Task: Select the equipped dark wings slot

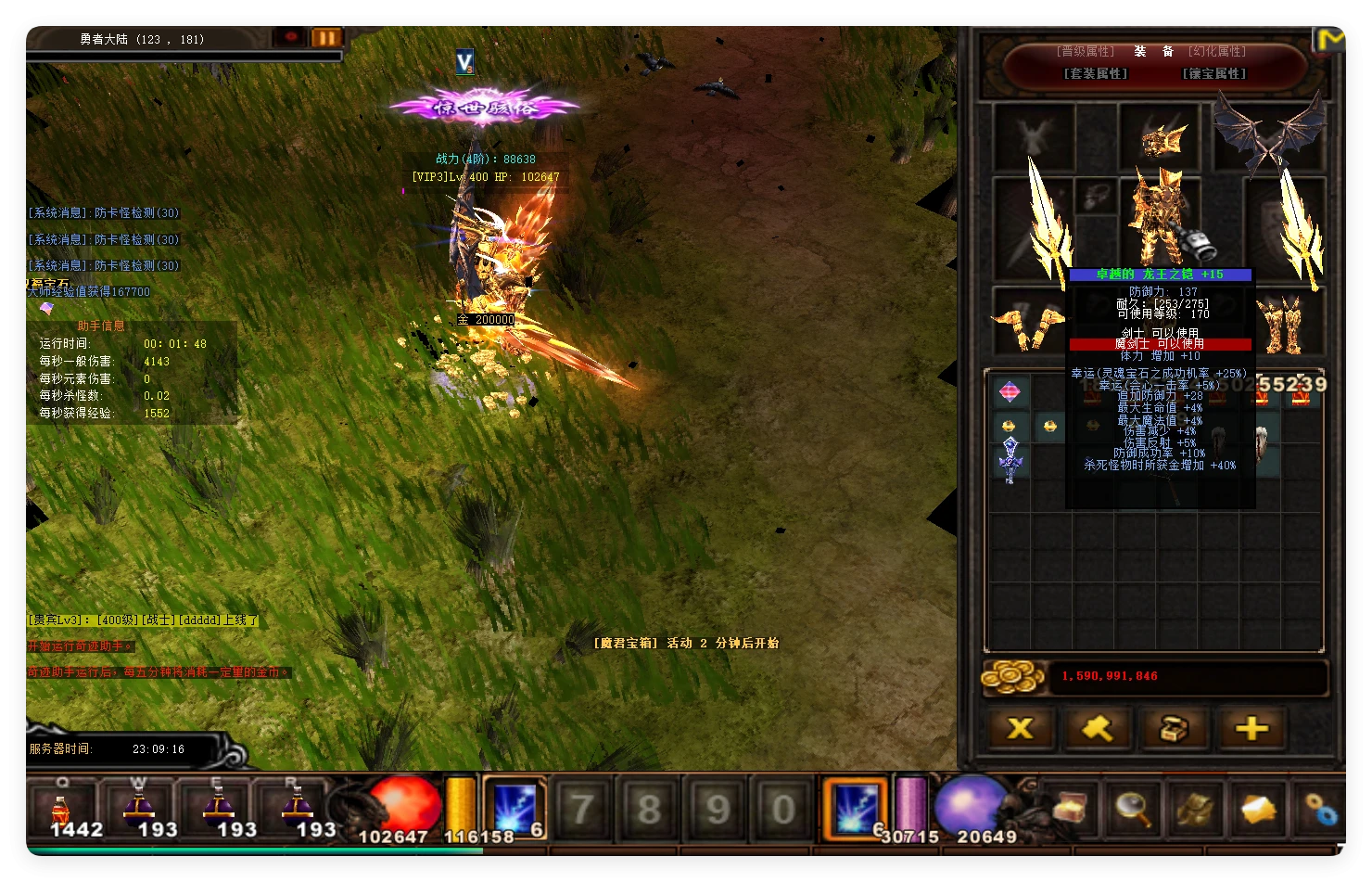Action: click(1270, 134)
